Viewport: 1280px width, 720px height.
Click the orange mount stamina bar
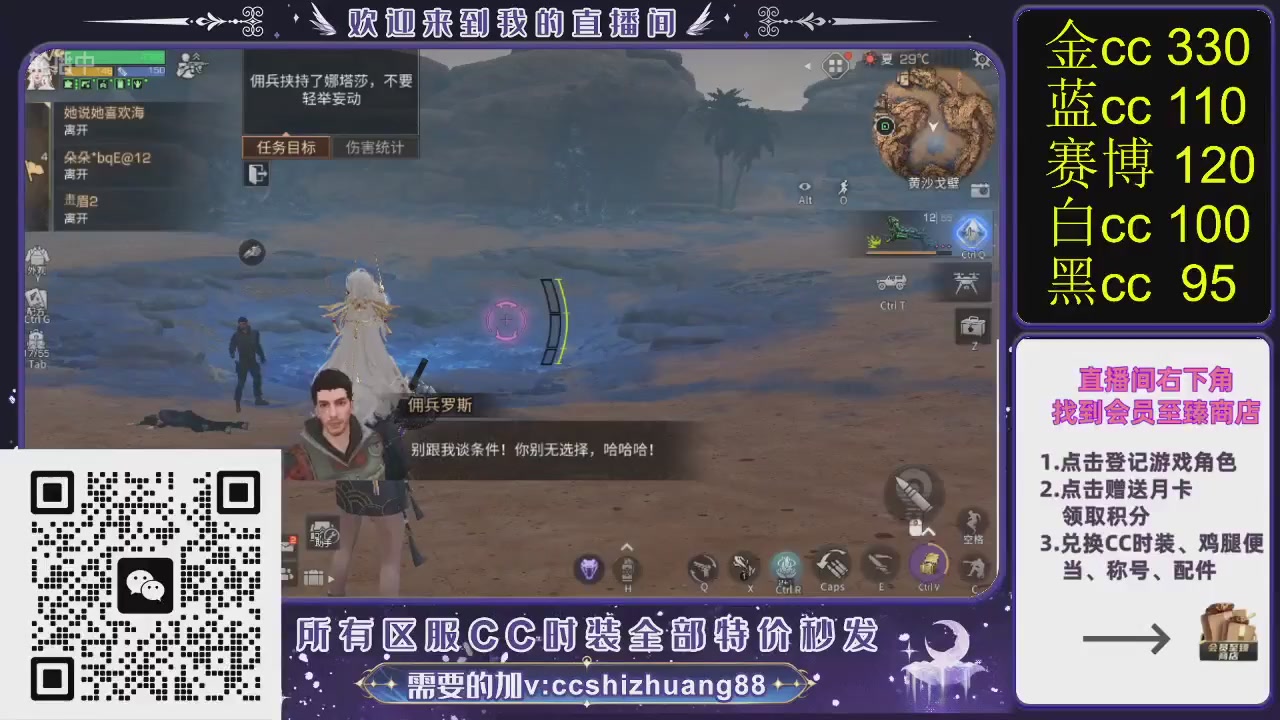tap(900, 252)
